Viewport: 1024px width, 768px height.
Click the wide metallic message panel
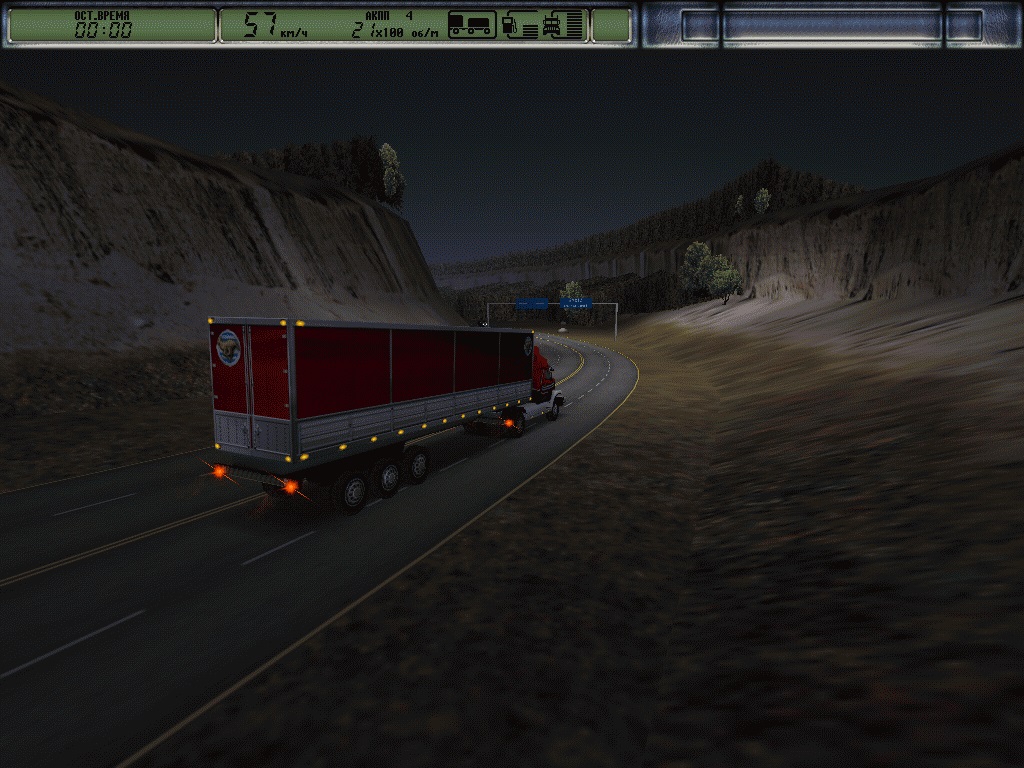tap(832, 25)
